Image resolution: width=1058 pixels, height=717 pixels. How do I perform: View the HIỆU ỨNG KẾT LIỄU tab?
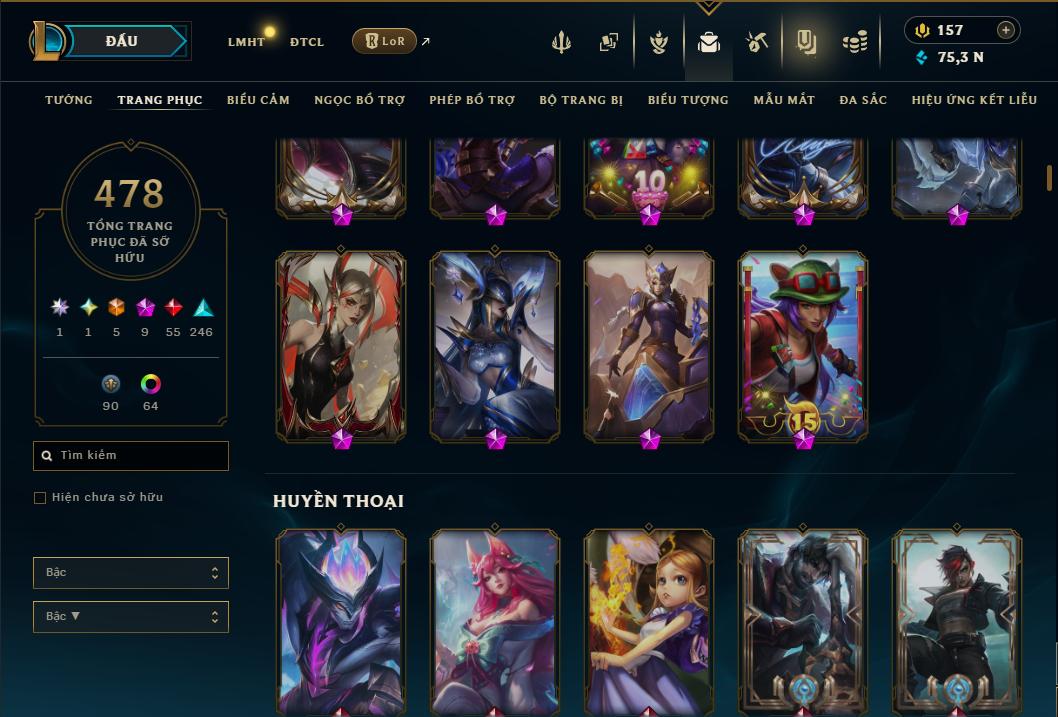[x=974, y=100]
